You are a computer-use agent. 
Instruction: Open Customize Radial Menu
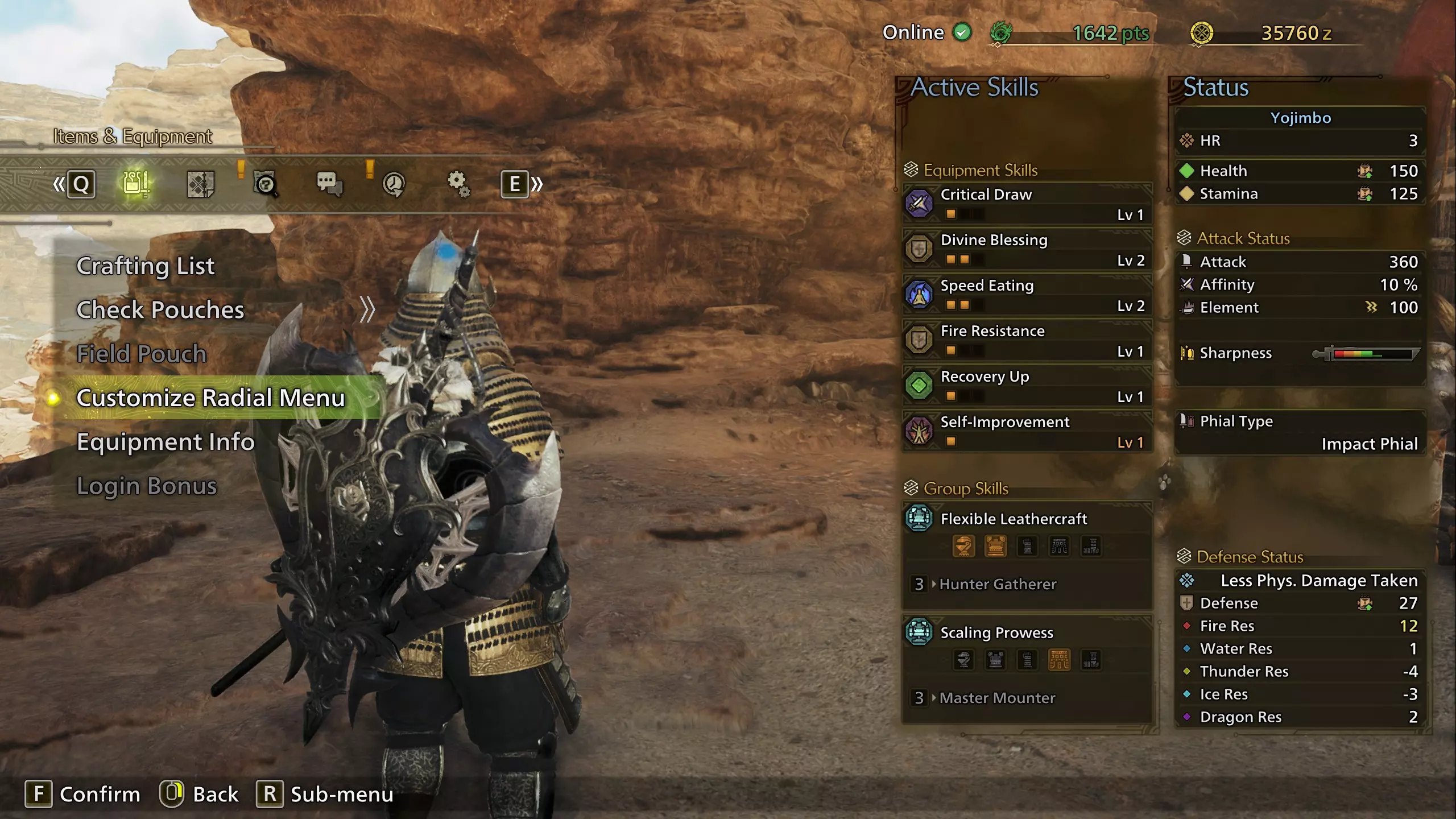(210, 398)
